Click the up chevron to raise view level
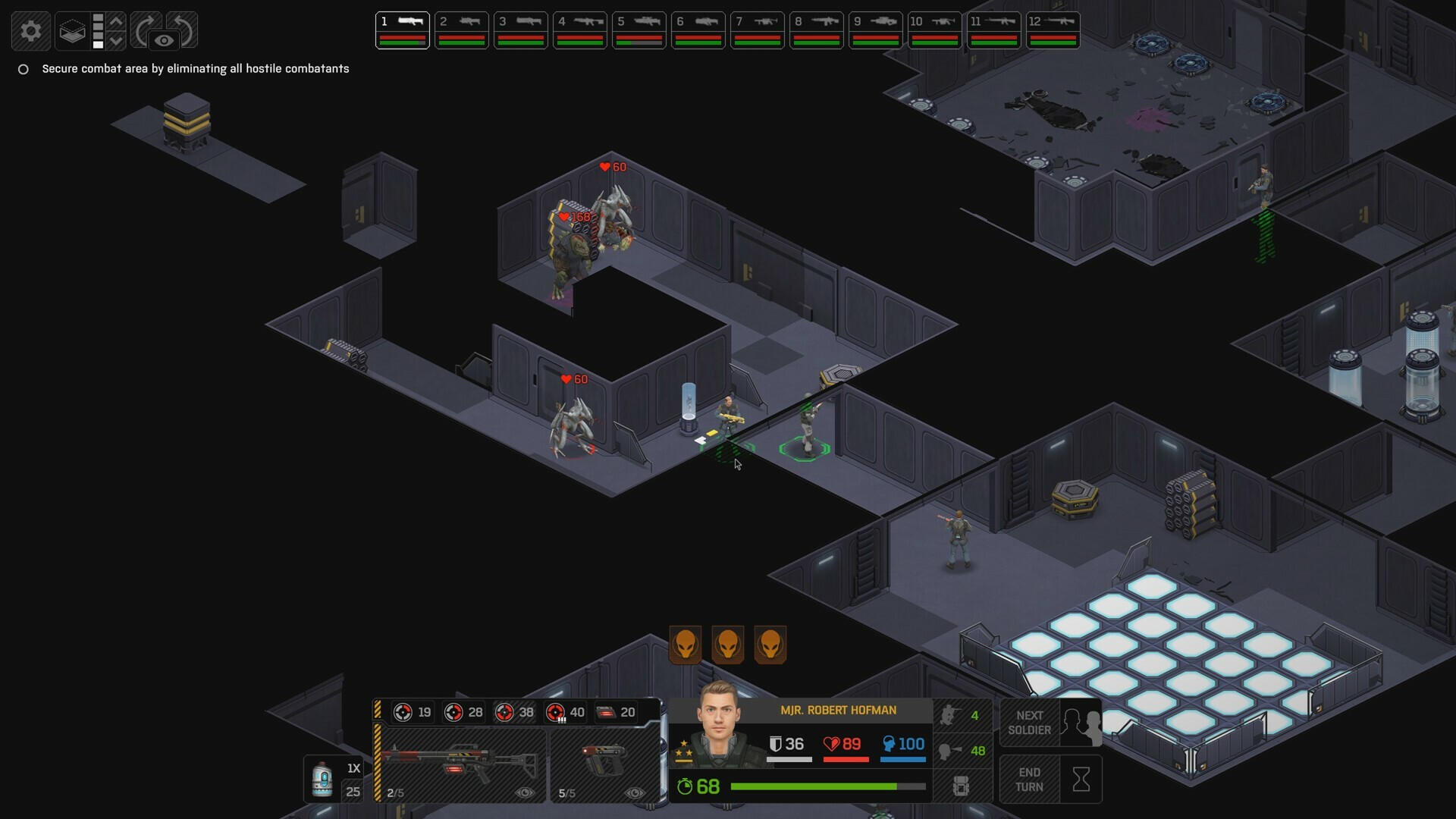The image size is (1456, 819). (116, 20)
